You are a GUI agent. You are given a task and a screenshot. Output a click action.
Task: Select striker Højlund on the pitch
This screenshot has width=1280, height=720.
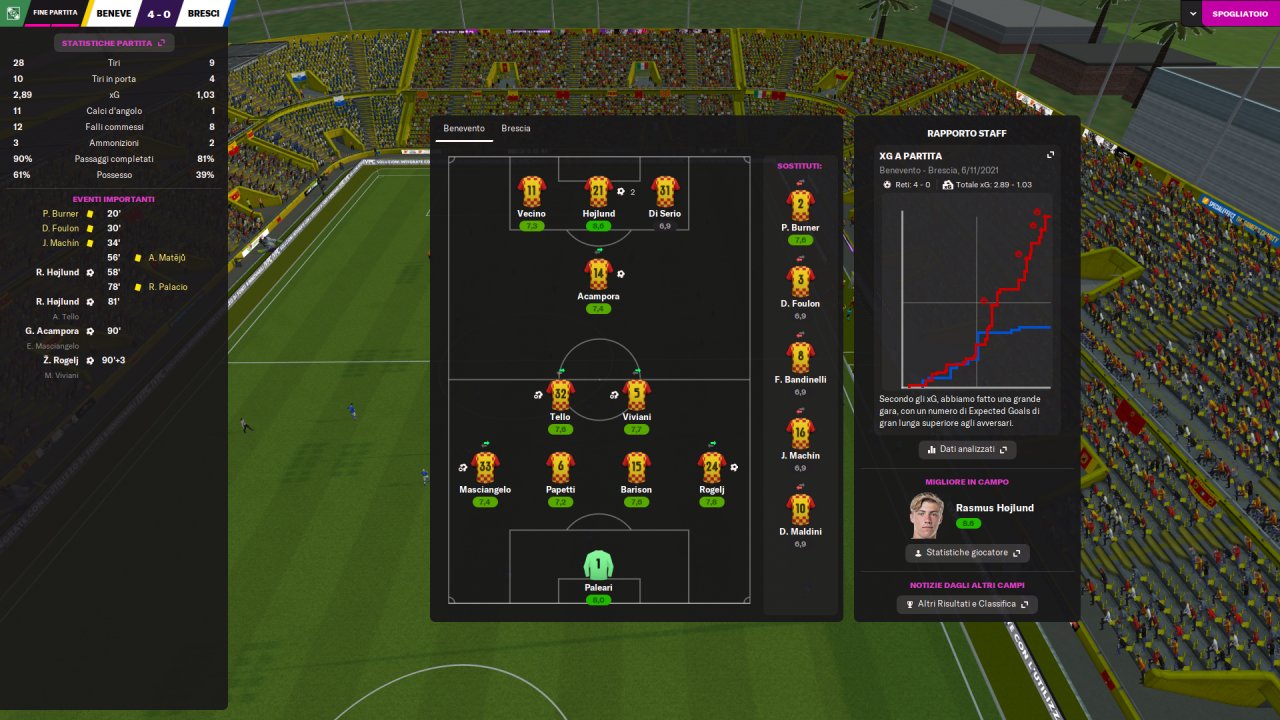pyautogui.click(x=599, y=192)
